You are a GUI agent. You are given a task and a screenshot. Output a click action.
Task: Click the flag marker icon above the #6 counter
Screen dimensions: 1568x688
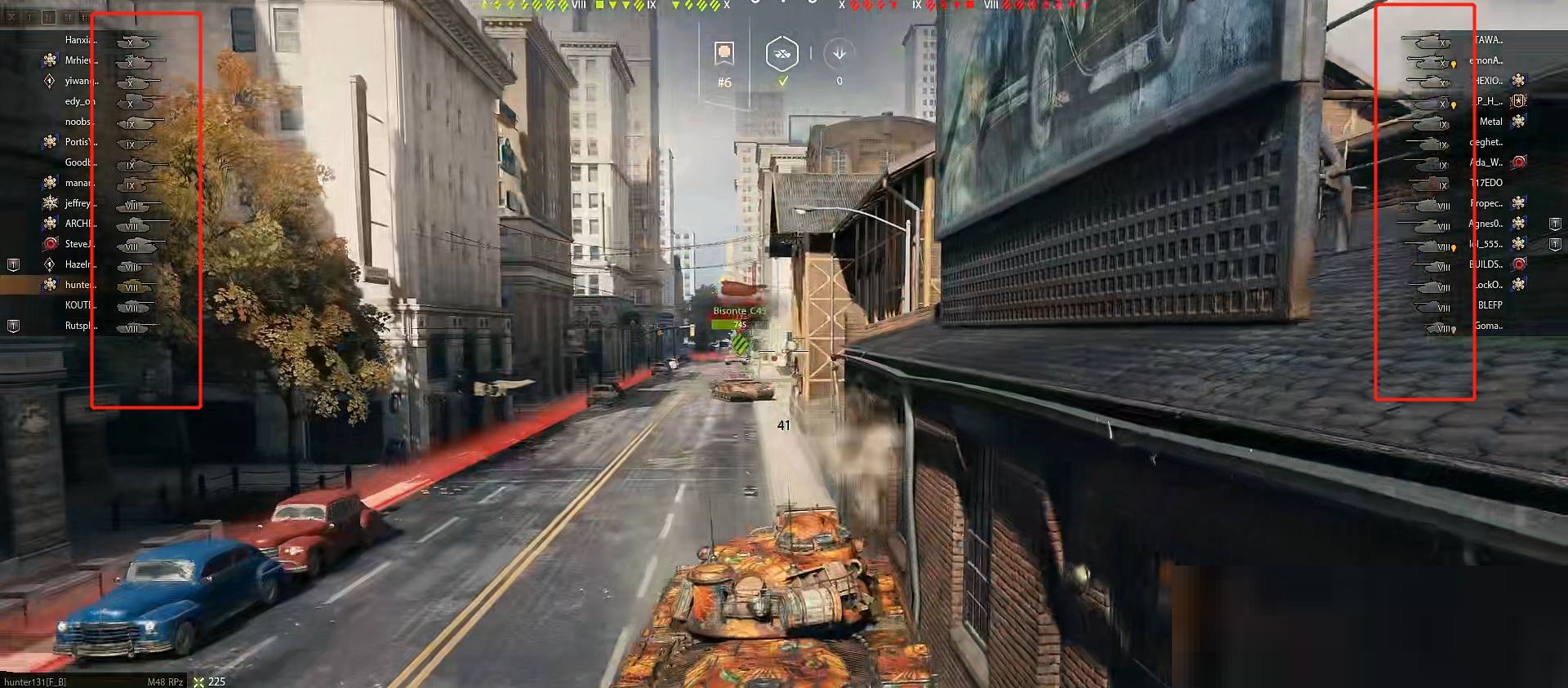coord(722,54)
